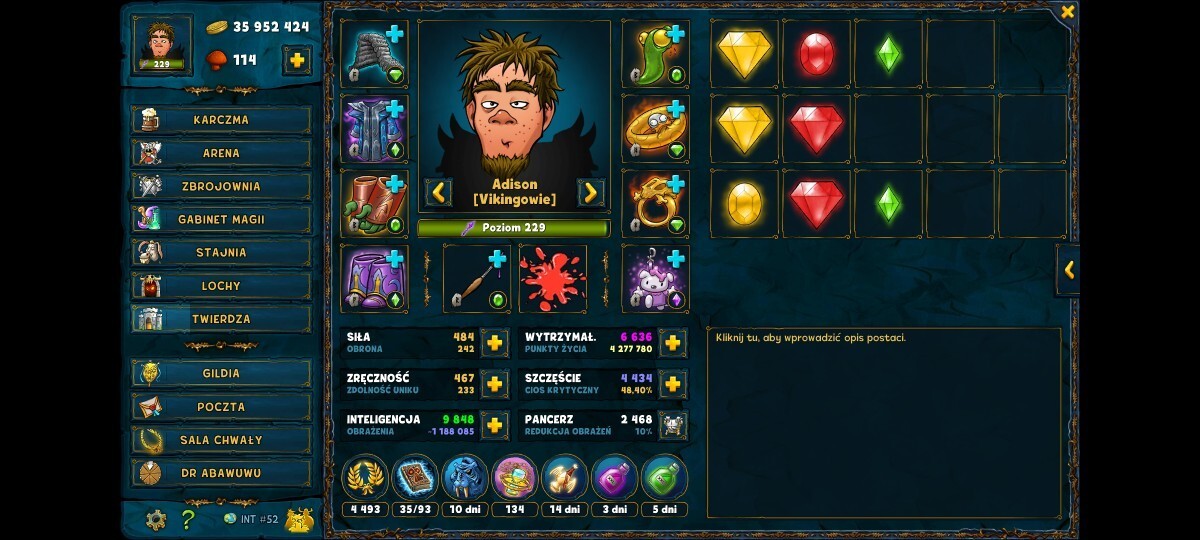Show the Sala Chwały hall of fame
This screenshot has height=540, width=1200.
click(x=221, y=440)
